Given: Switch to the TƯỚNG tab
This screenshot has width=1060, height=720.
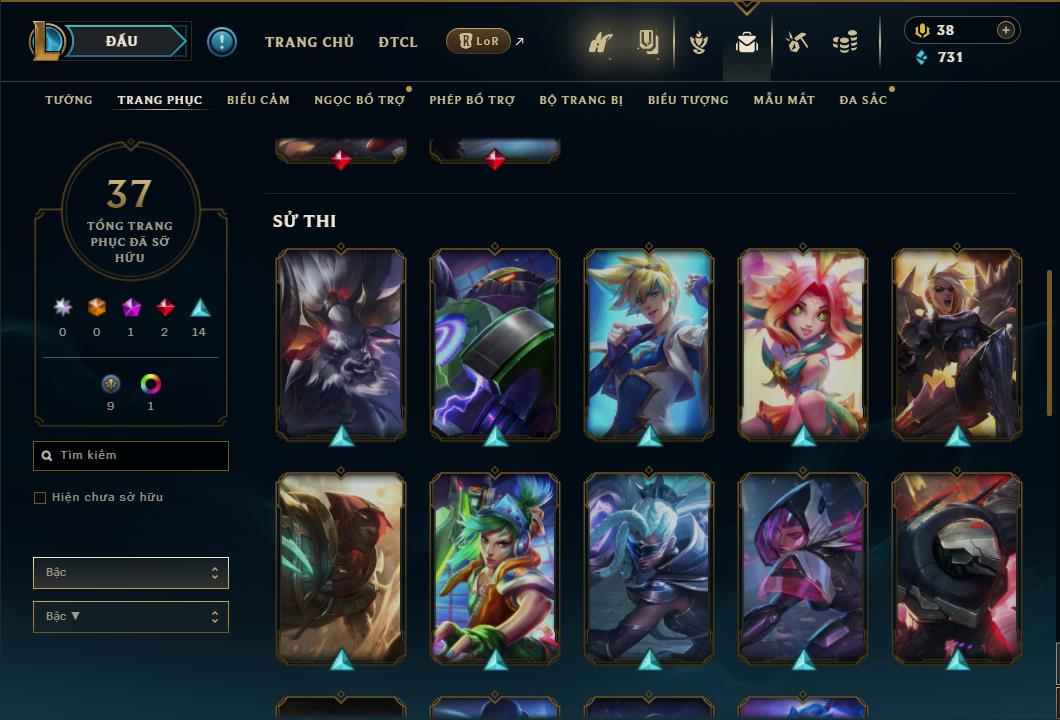Looking at the screenshot, I should 69,100.
